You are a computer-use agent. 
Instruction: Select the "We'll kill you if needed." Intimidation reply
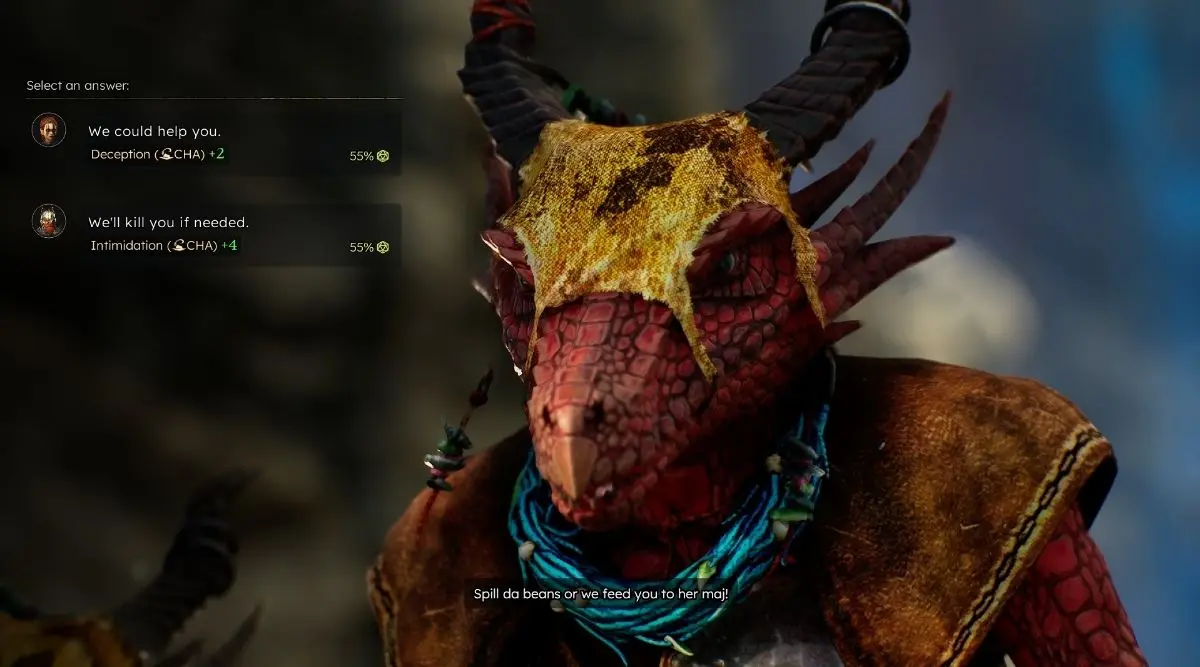(168, 223)
